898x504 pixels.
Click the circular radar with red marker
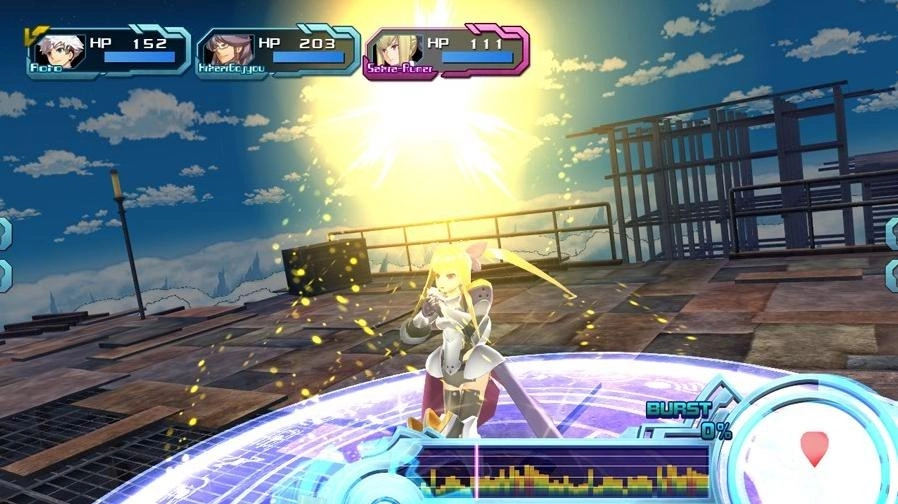click(815, 447)
